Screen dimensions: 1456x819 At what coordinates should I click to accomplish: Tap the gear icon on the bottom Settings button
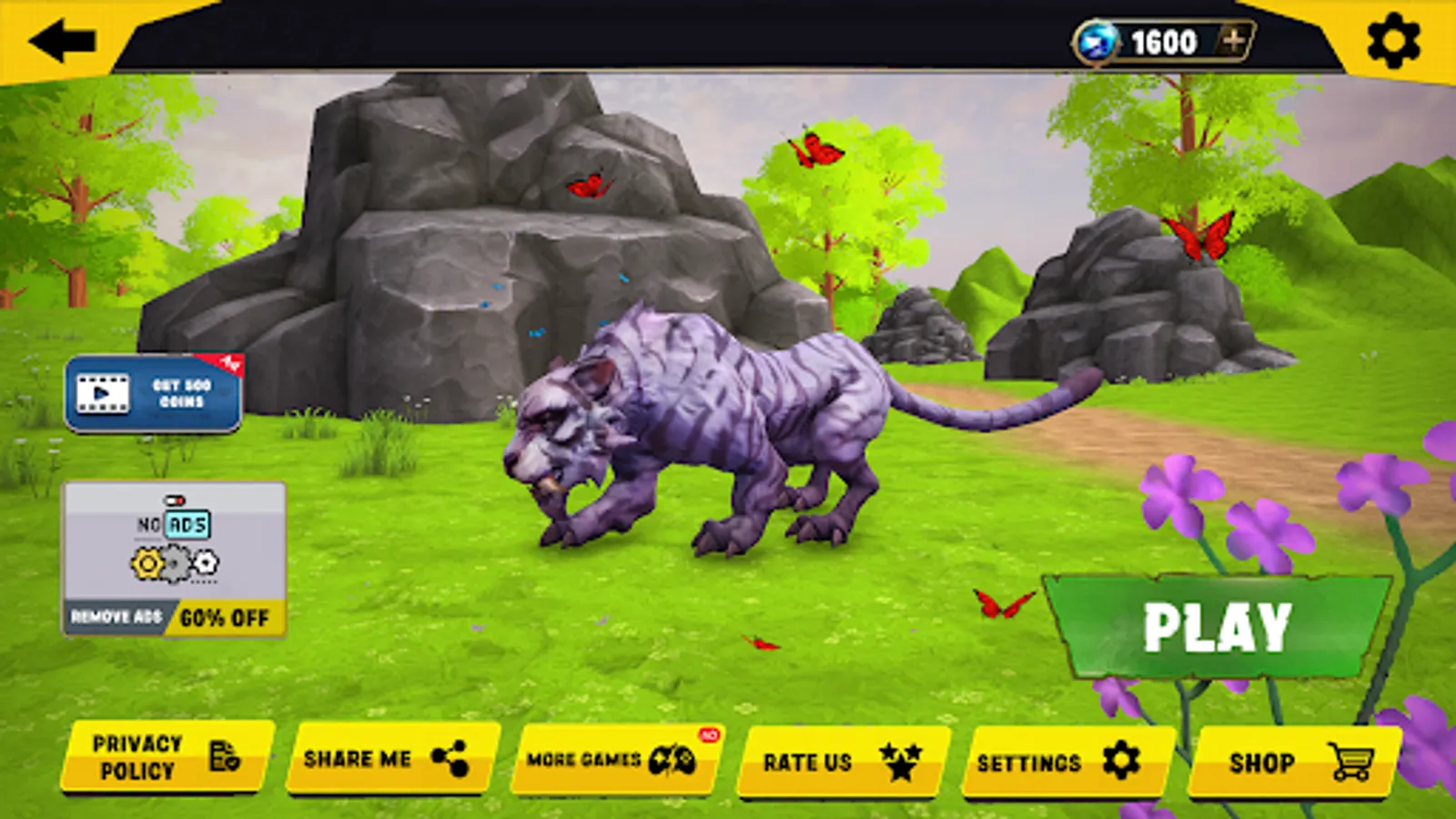coord(1124,760)
